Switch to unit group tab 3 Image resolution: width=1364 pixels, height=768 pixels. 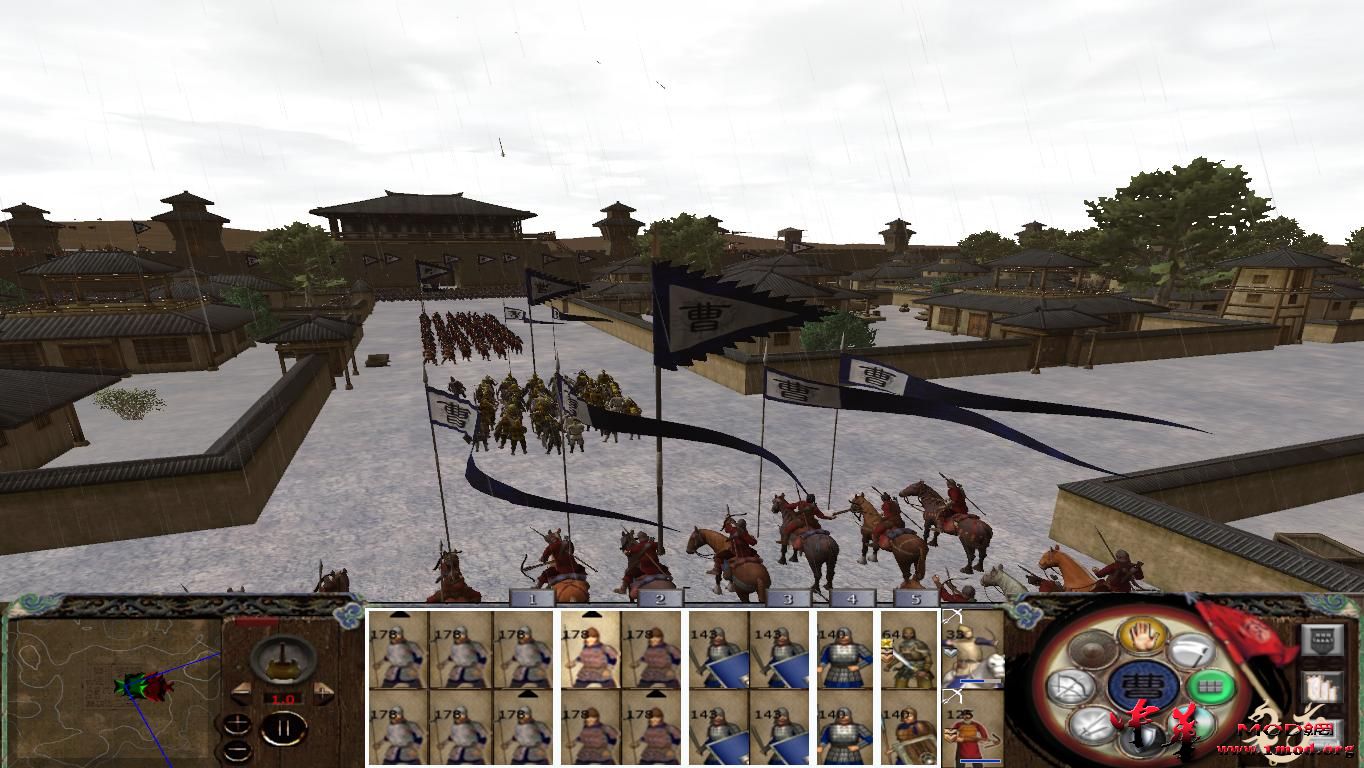[x=789, y=598]
